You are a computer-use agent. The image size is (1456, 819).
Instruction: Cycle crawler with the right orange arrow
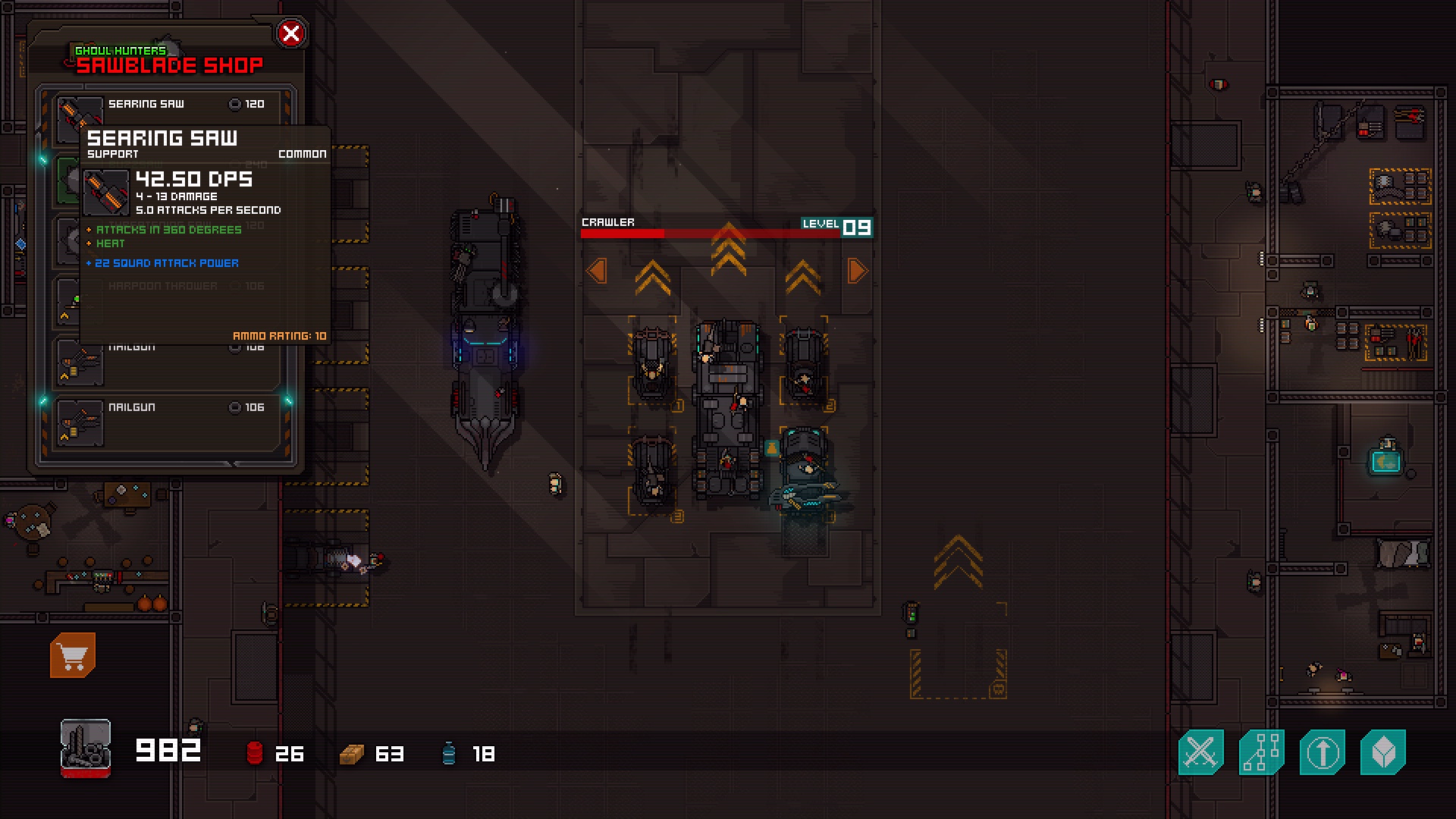(x=858, y=271)
